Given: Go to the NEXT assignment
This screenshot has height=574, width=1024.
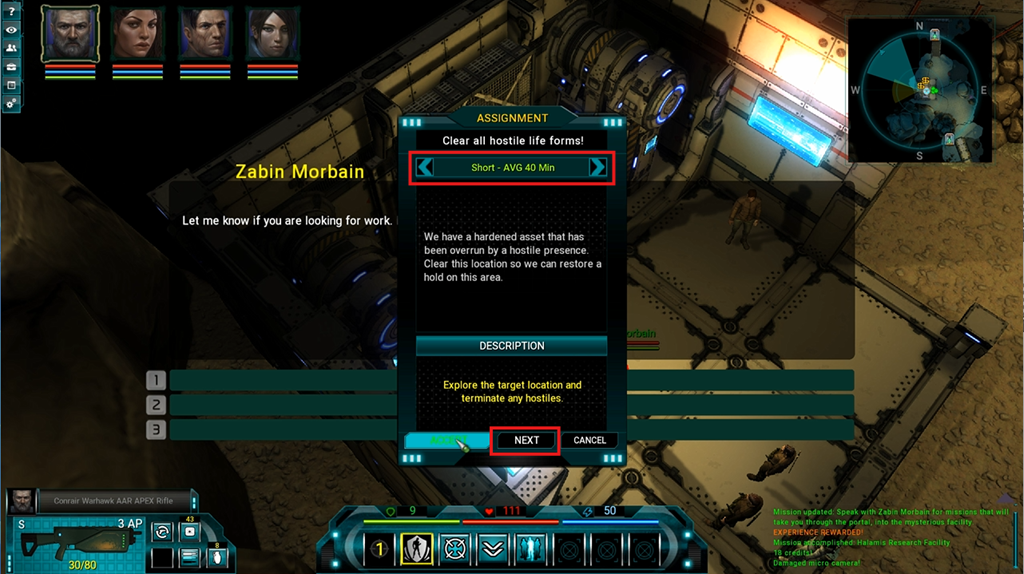Looking at the screenshot, I should 526,440.
